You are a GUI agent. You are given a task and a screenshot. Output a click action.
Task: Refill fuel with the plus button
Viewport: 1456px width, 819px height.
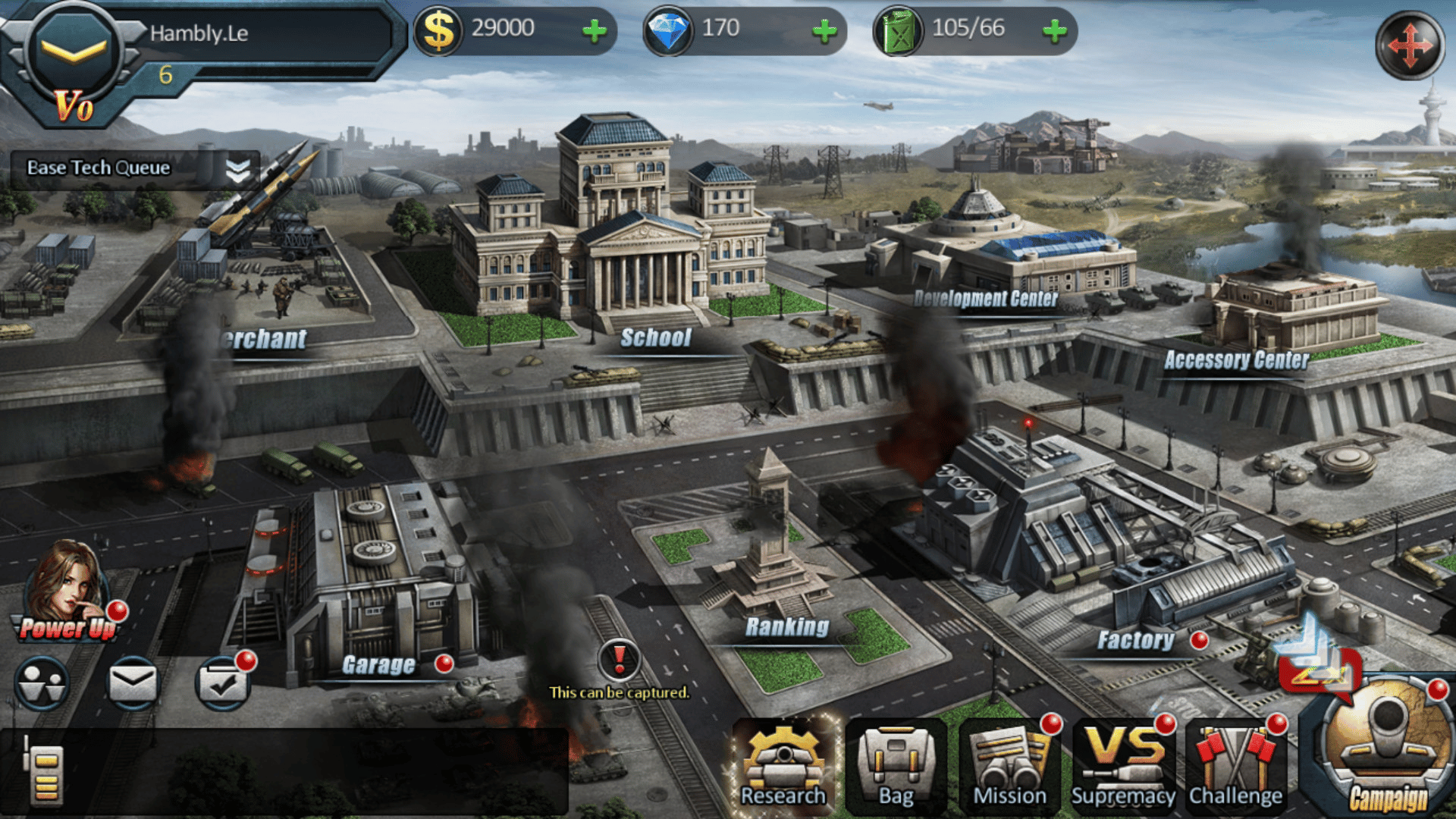(x=1054, y=31)
